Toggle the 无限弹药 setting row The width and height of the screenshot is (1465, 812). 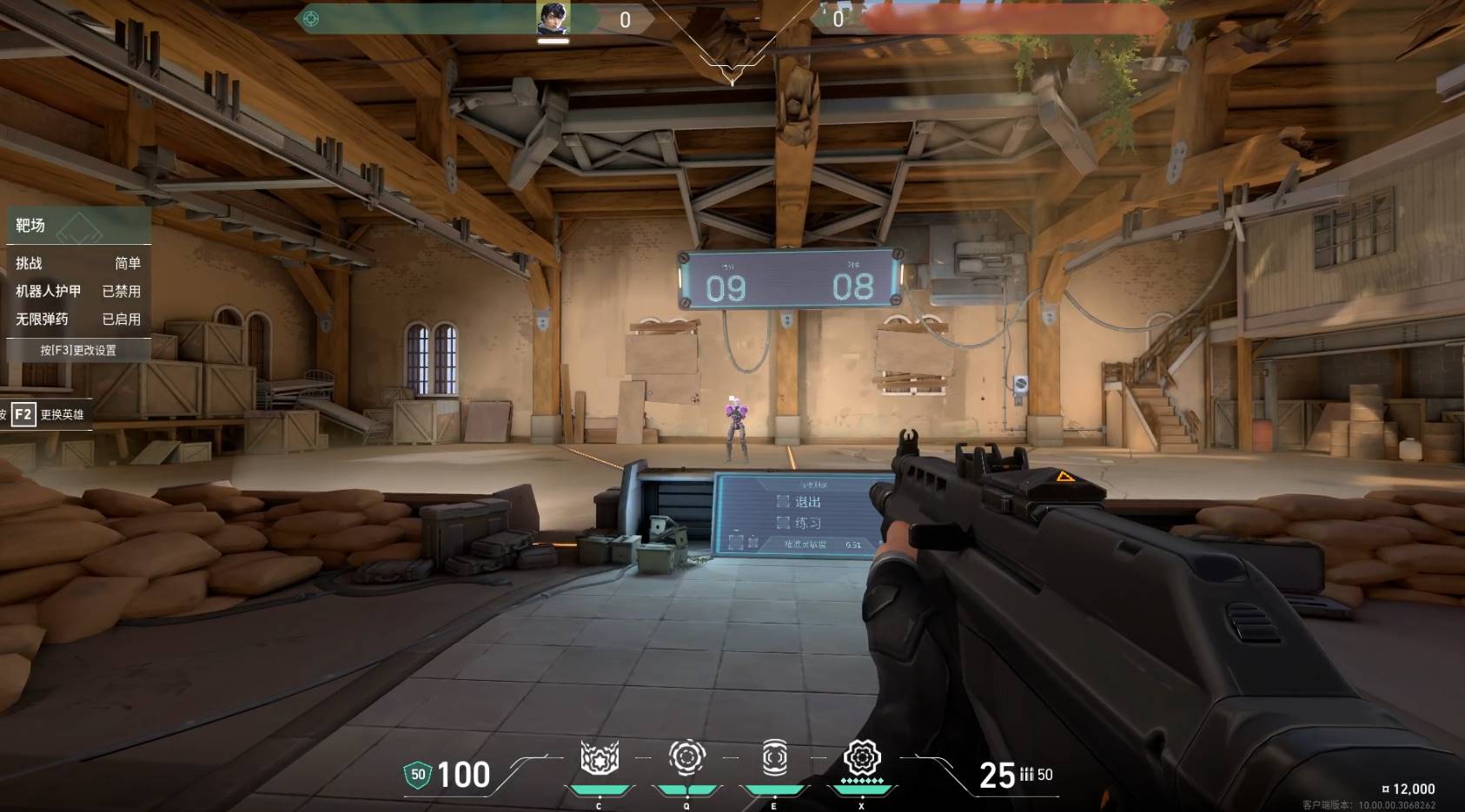[77, 320]
